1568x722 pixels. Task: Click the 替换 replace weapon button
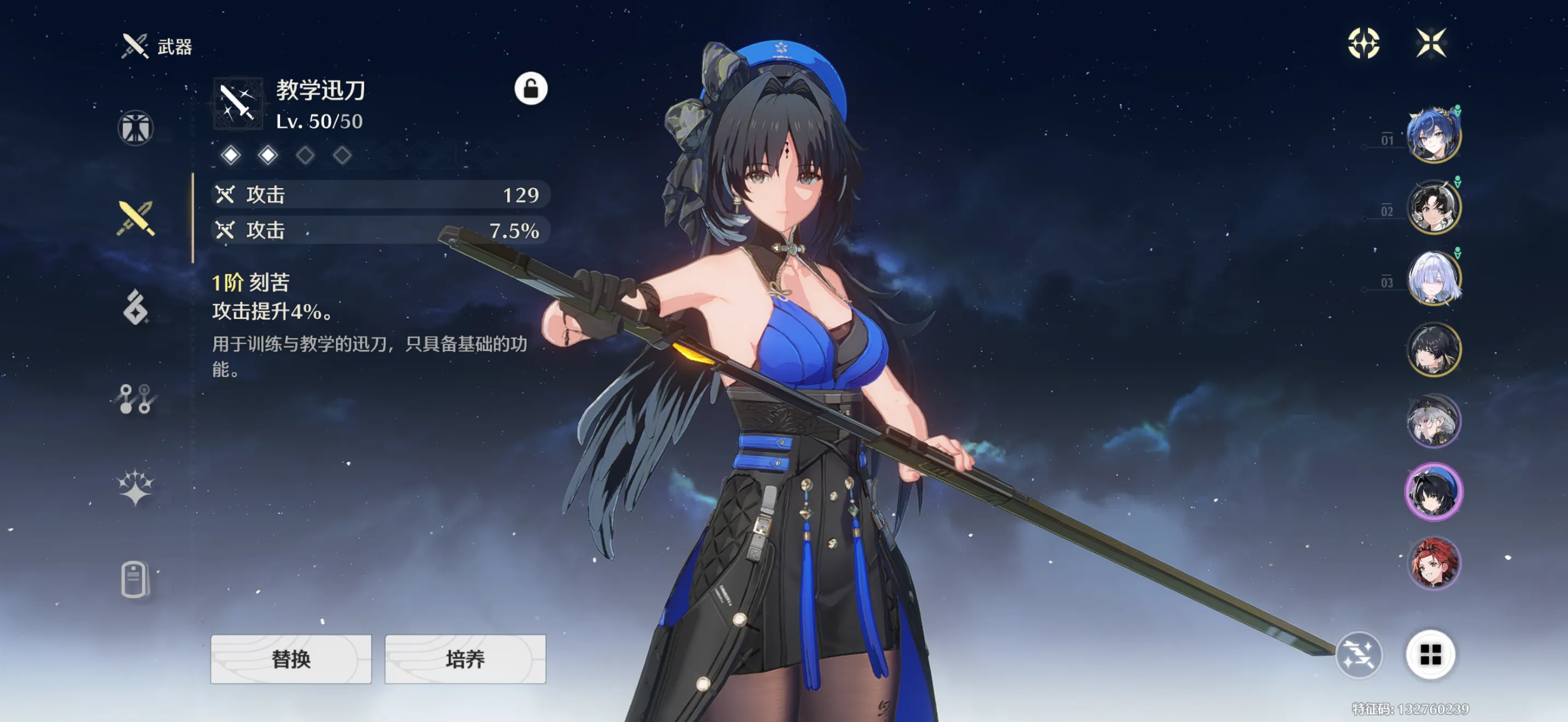click(291, 659)
